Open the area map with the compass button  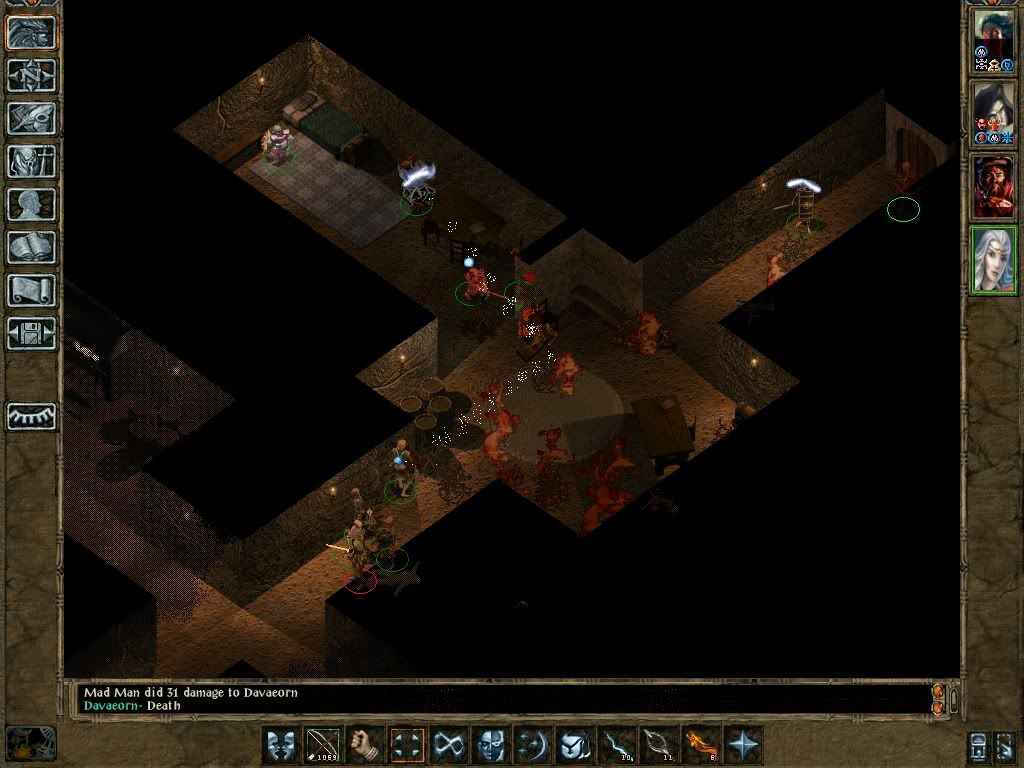[x=31, y=75]
